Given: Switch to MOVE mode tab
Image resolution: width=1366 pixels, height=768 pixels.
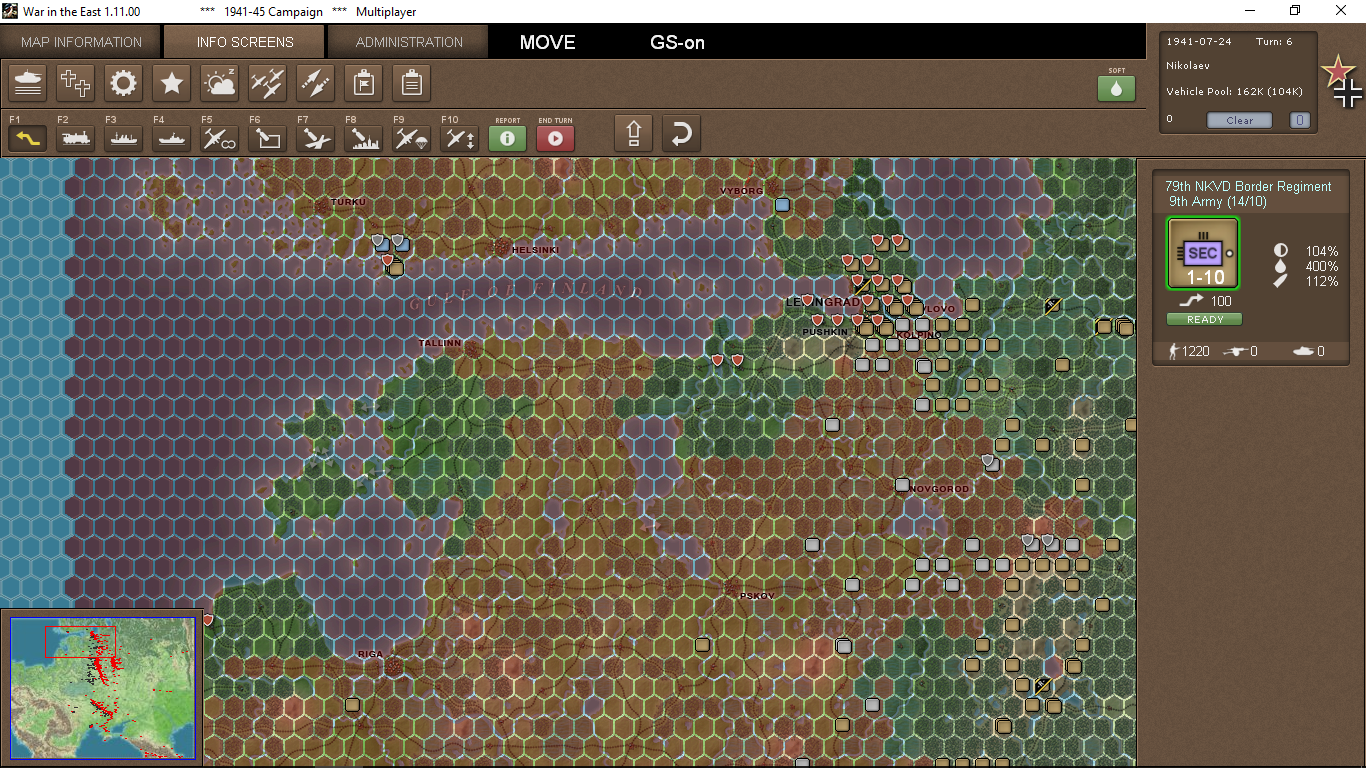Looking at the screenshot, I should click(x=546, y=42).
